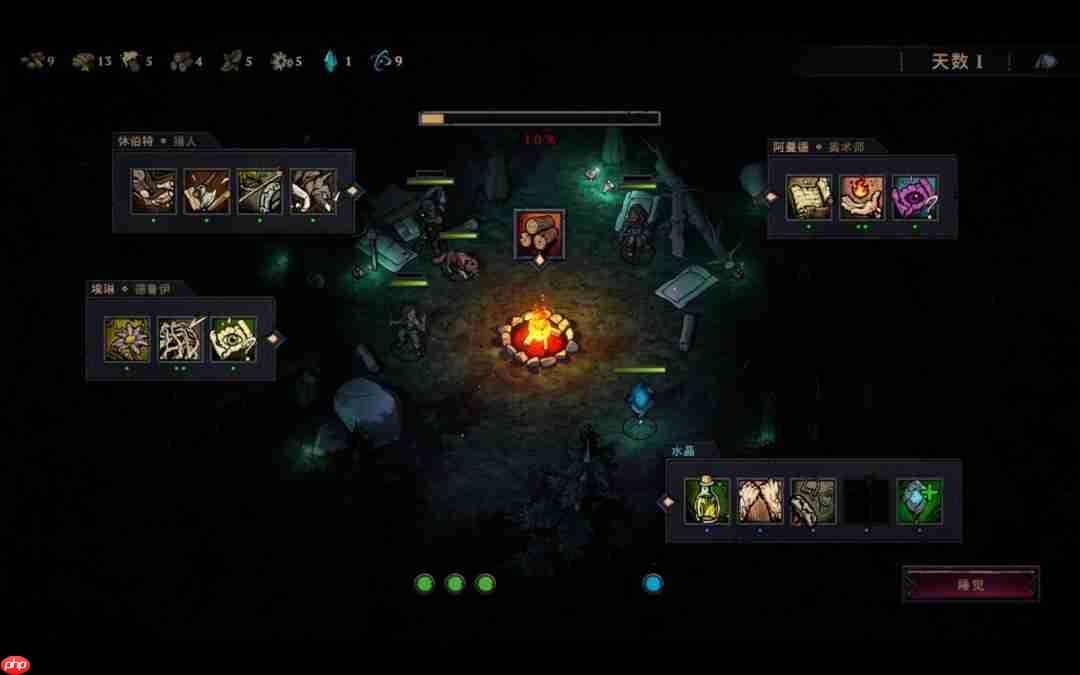Screen dimensions: 1080x675
Task: Activate the tangled roots druid skill
Action: coord(180,339)
